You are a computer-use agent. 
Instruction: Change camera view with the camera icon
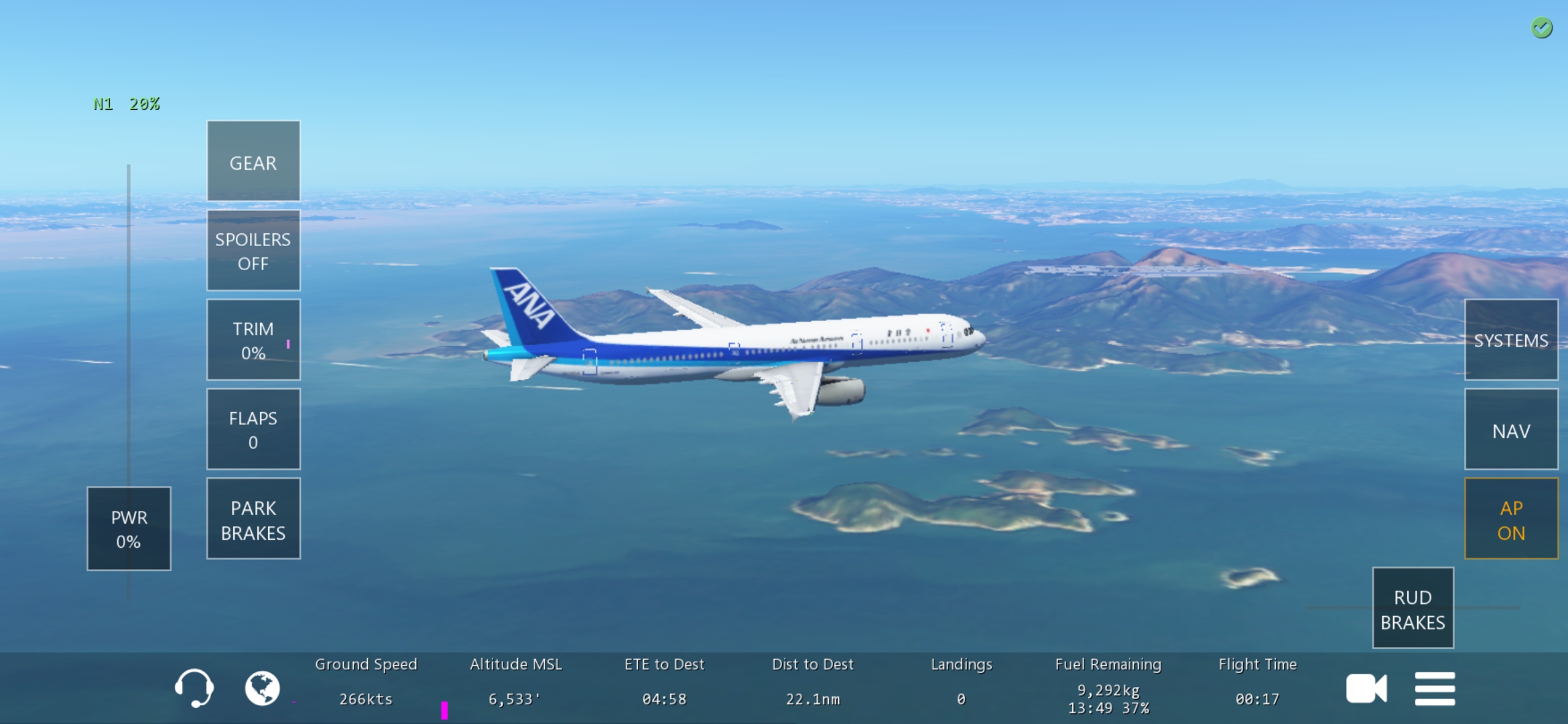[x=1366, y=688]
